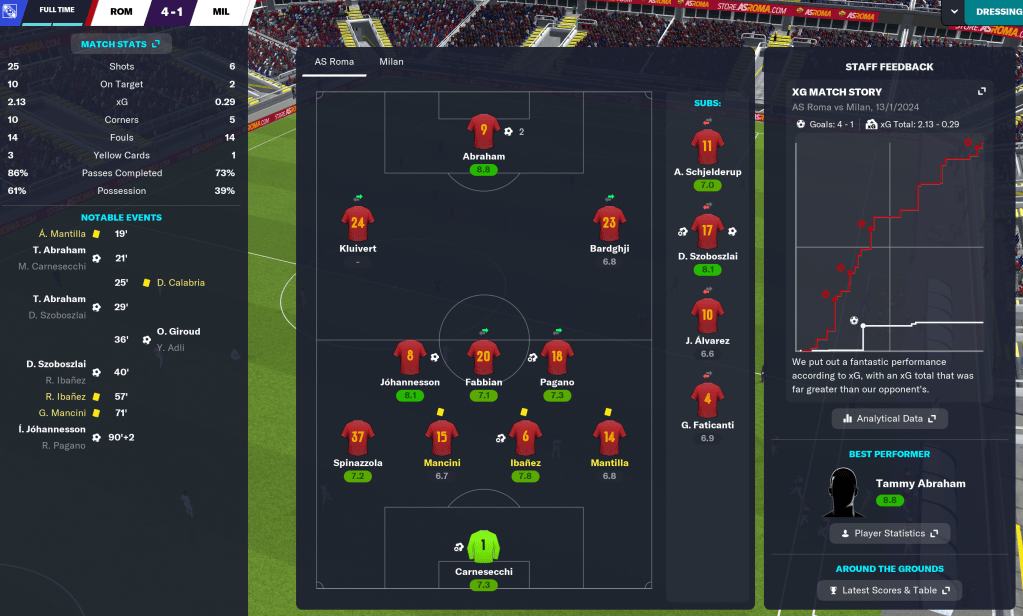Select substitute A. Schjelderup
Image resolution: width=1023 pixels, height=616 pixels.
pos(707,147)
